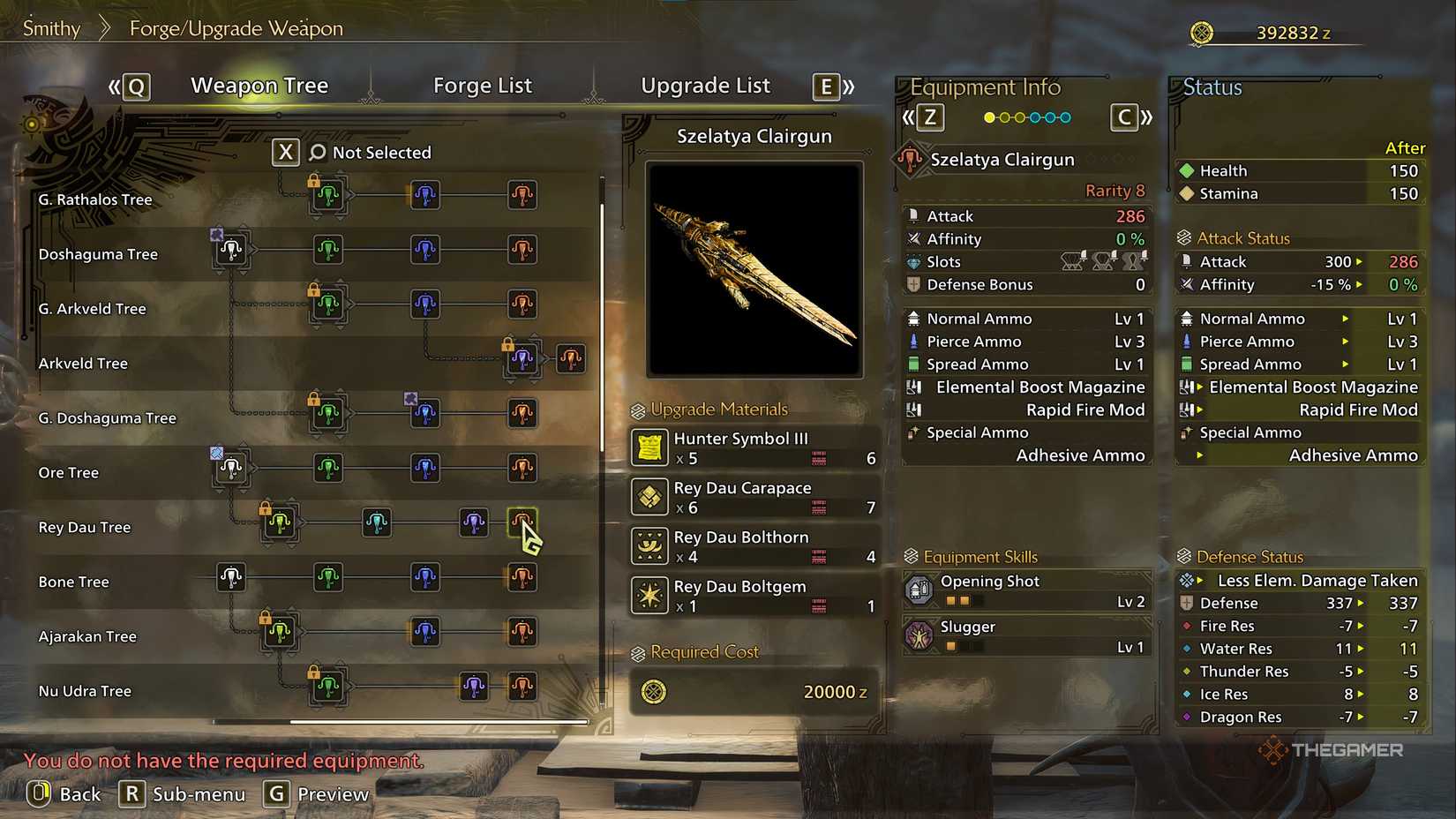The width and height of the screenshot is (1456, 819).
Task: Click the zenny coin icon beside Required Cost
Action: 651,692
